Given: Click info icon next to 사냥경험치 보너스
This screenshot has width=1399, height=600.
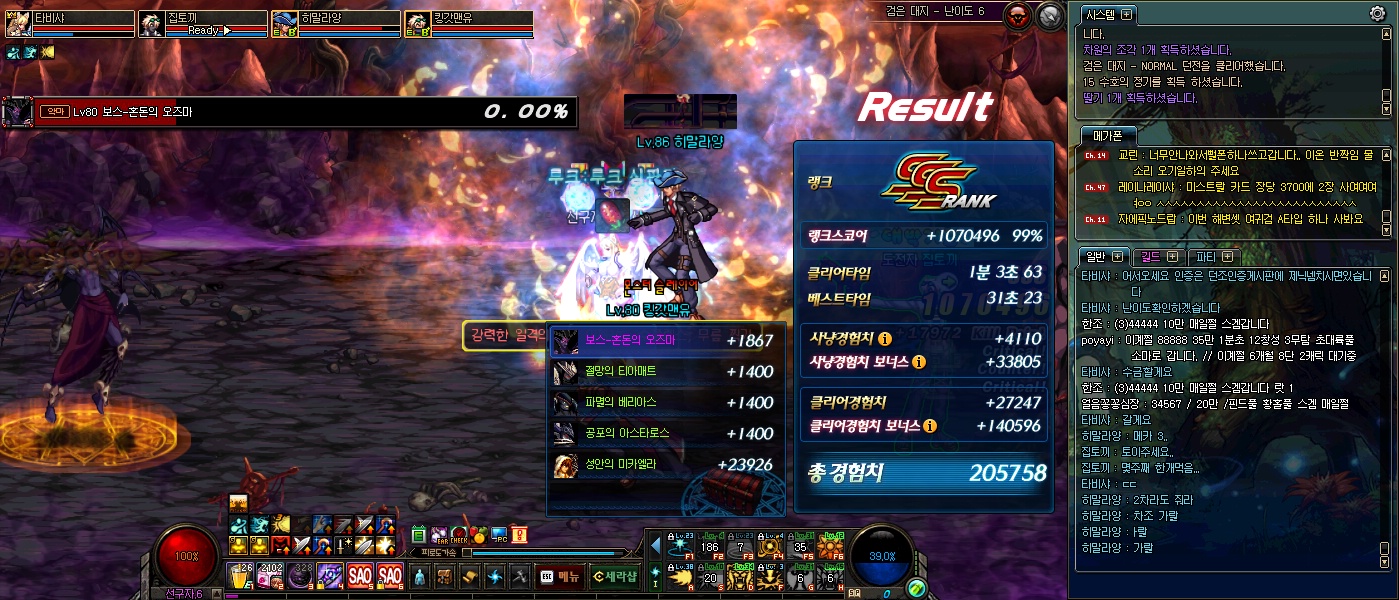Looking at the screenshot, I should pos(918,362).
